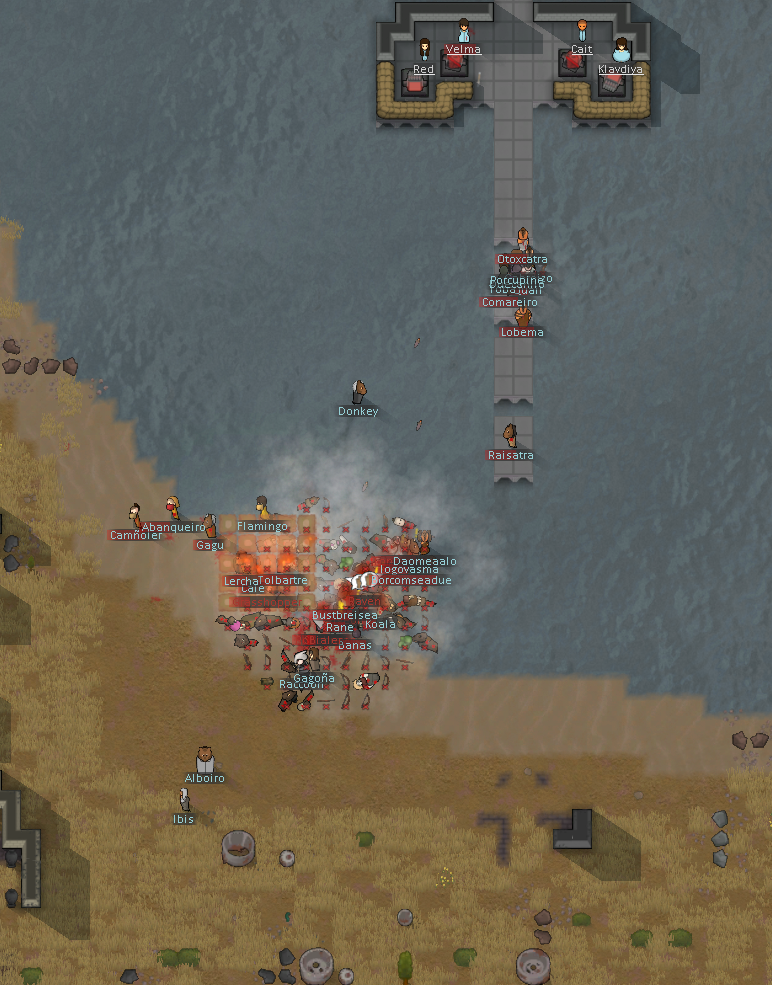The image size is (772, 985).
Task: Select the unit labeled Donkey
Action: click(358, 392)
